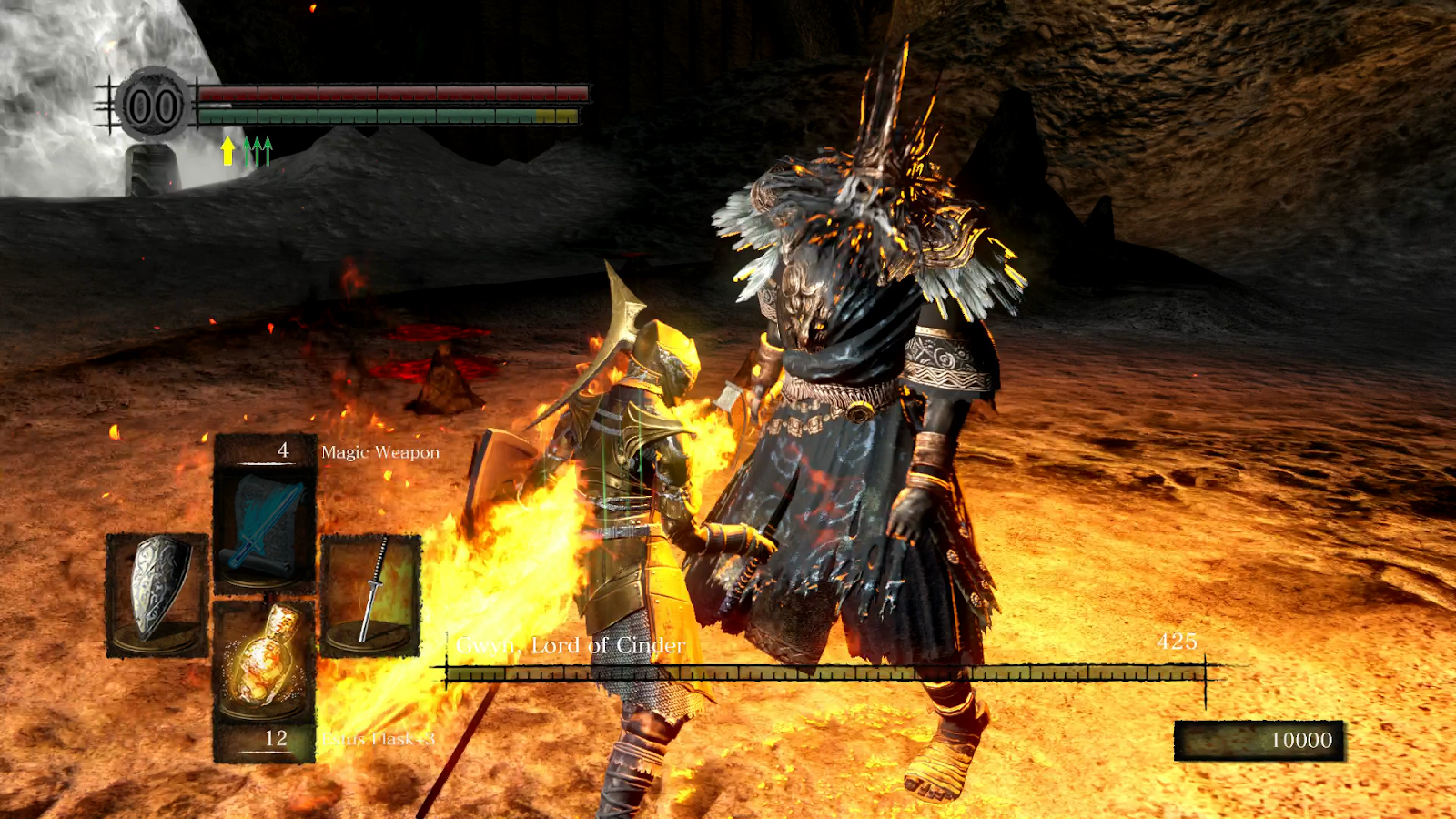Select the katana in the right-hand slot
This screenshot has width=1456, height=819.
point(371,592)
